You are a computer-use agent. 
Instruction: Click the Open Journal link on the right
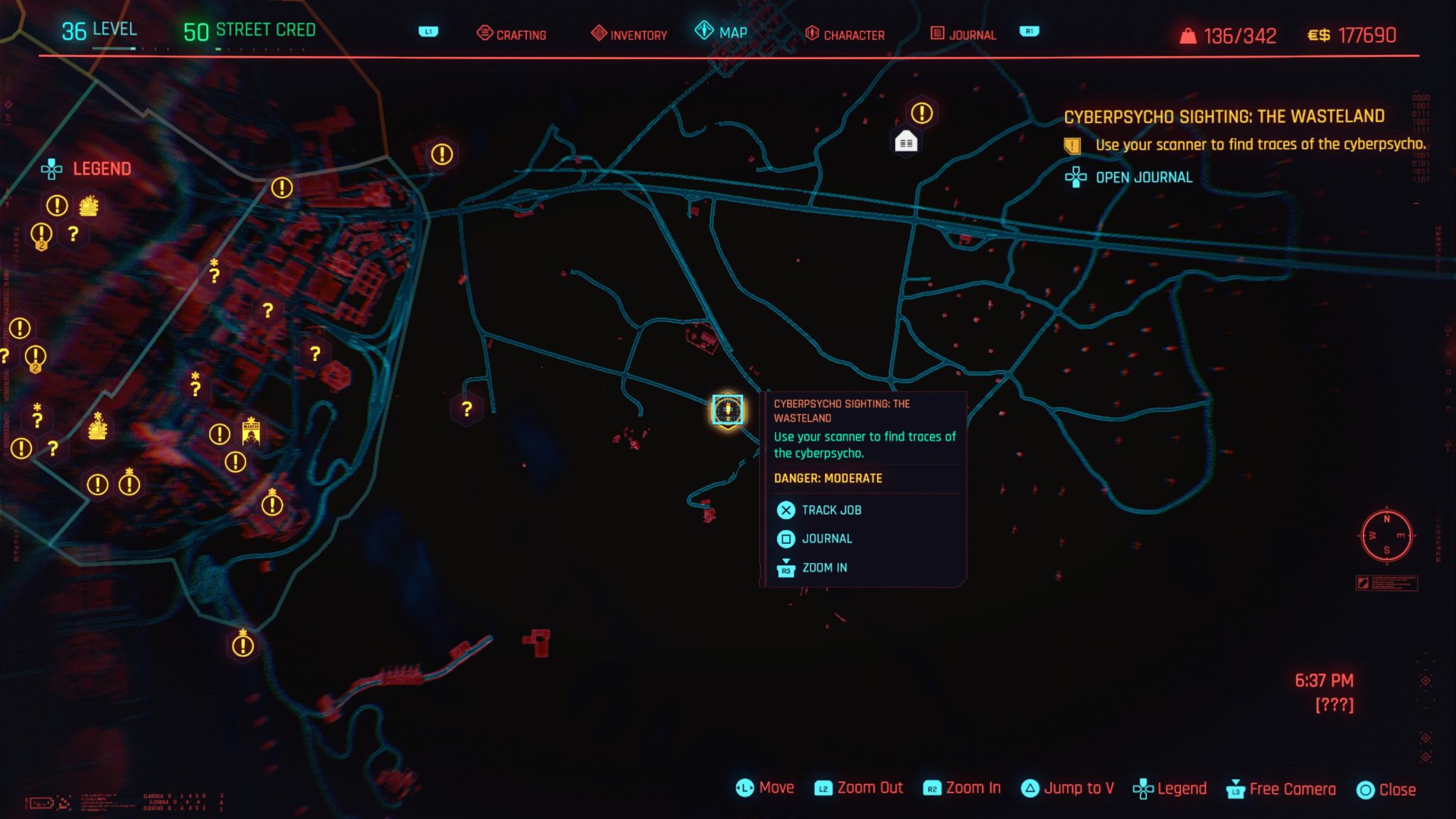(x=1131, y=177)
